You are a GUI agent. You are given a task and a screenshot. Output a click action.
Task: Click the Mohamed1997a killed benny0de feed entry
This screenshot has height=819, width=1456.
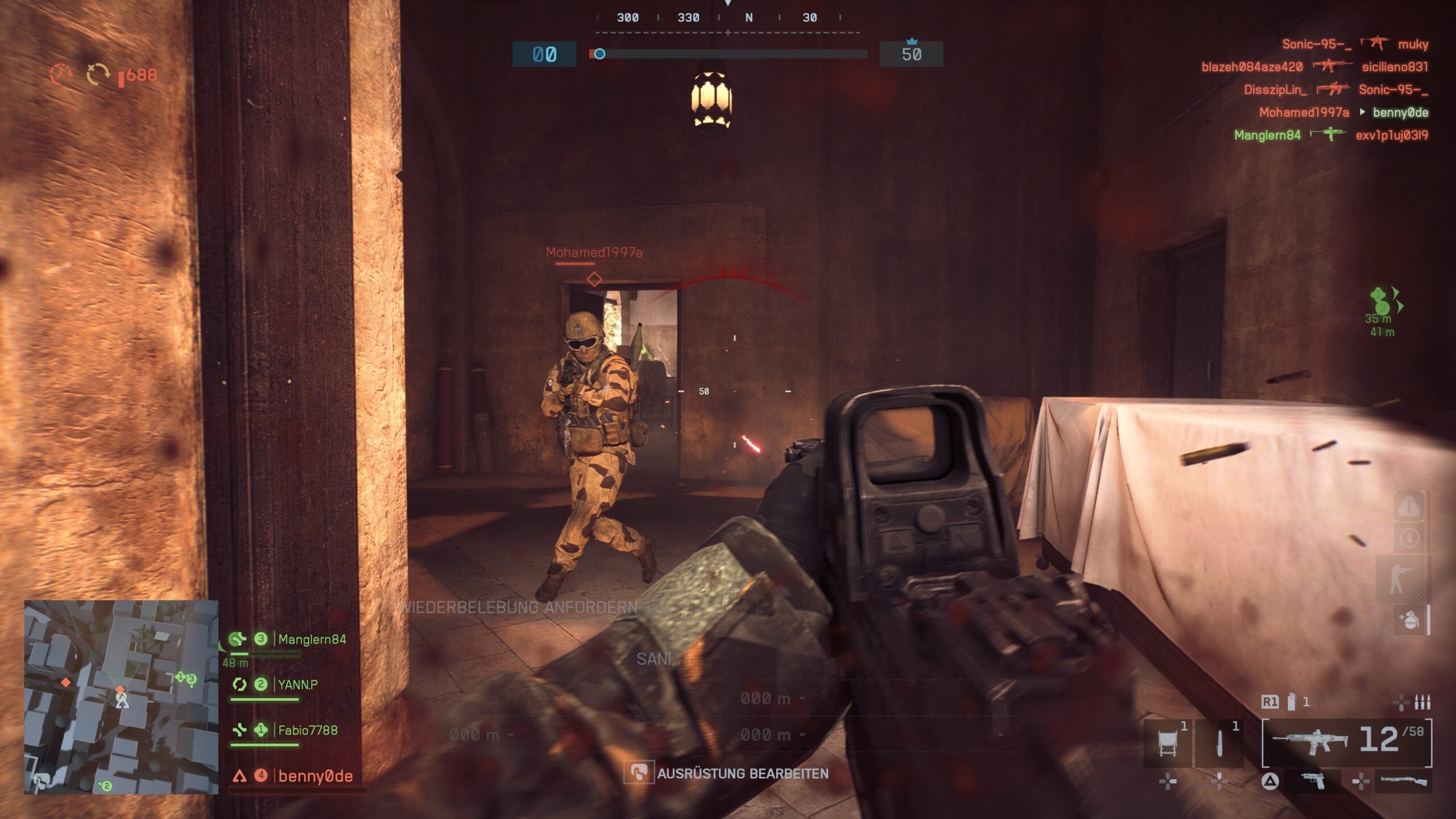click(x=1343, y=112)
